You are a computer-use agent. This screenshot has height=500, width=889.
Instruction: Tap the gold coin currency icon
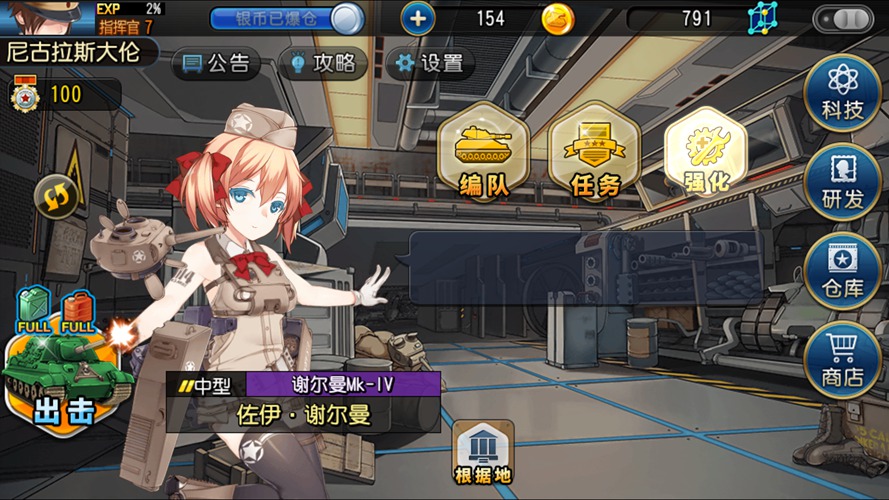(558, 18)
